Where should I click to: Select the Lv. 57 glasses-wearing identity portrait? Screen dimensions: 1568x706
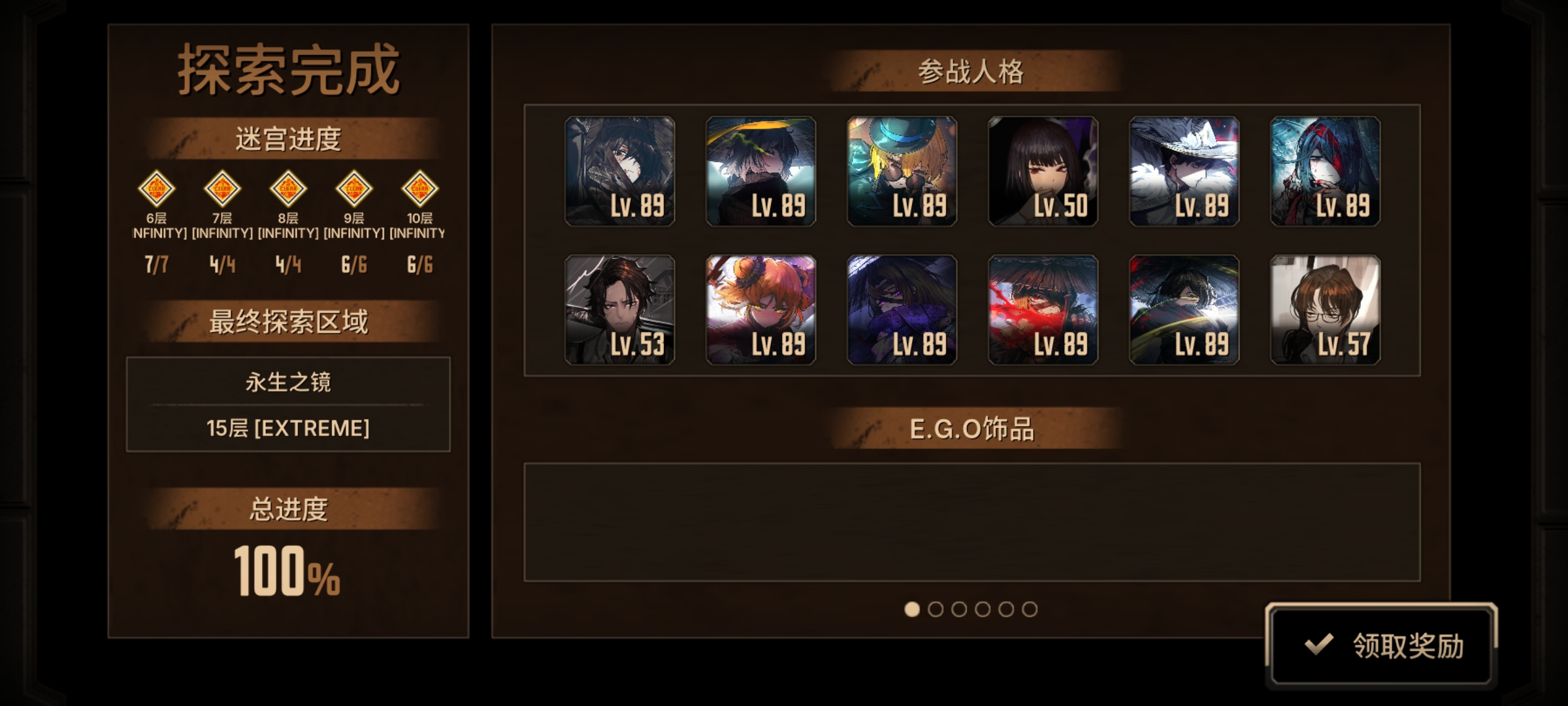[x=1325, y=310]
